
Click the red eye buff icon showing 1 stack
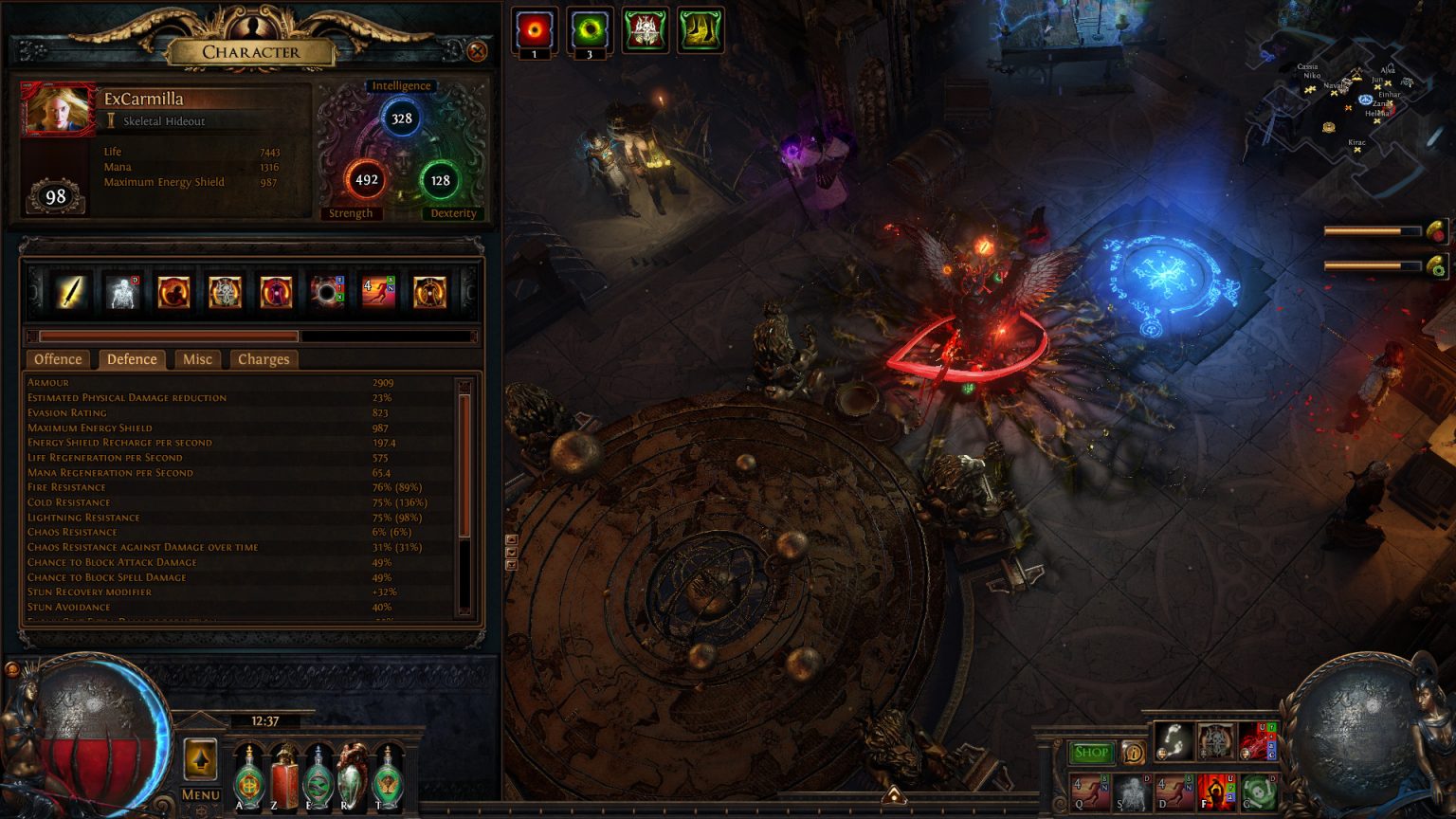[534, 27]
